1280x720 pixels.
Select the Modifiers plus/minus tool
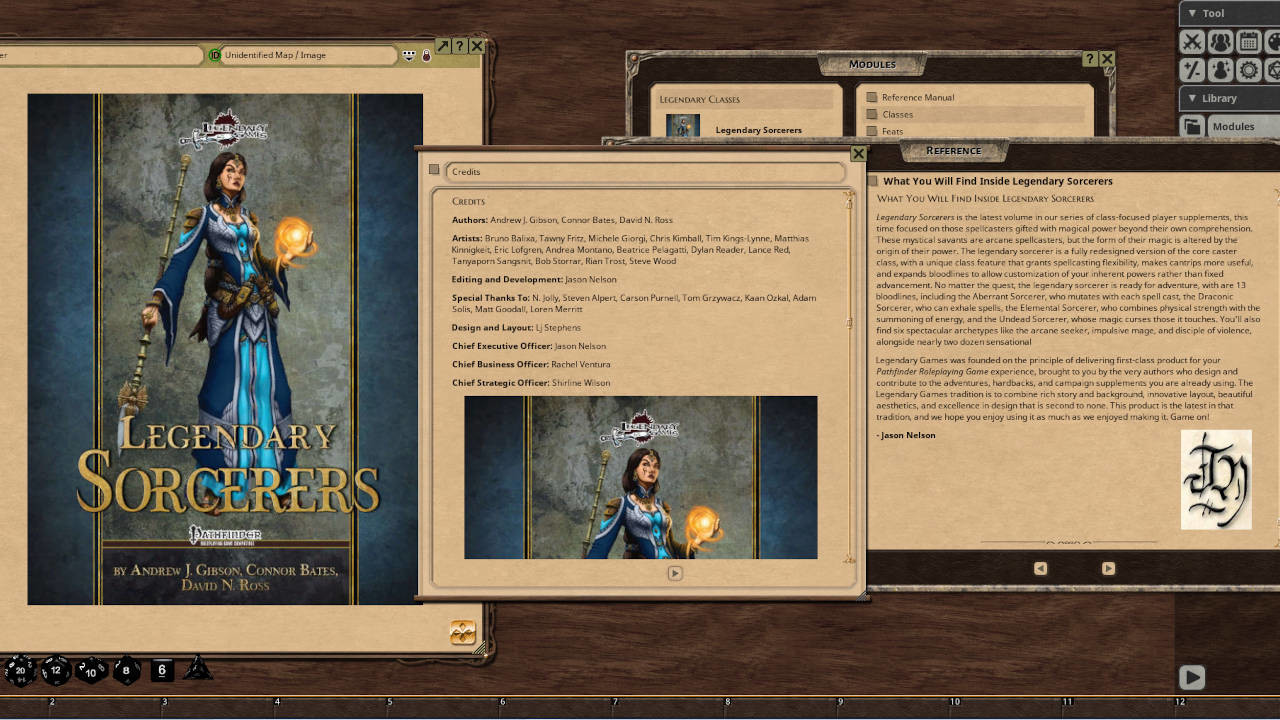coord(1192,70)
